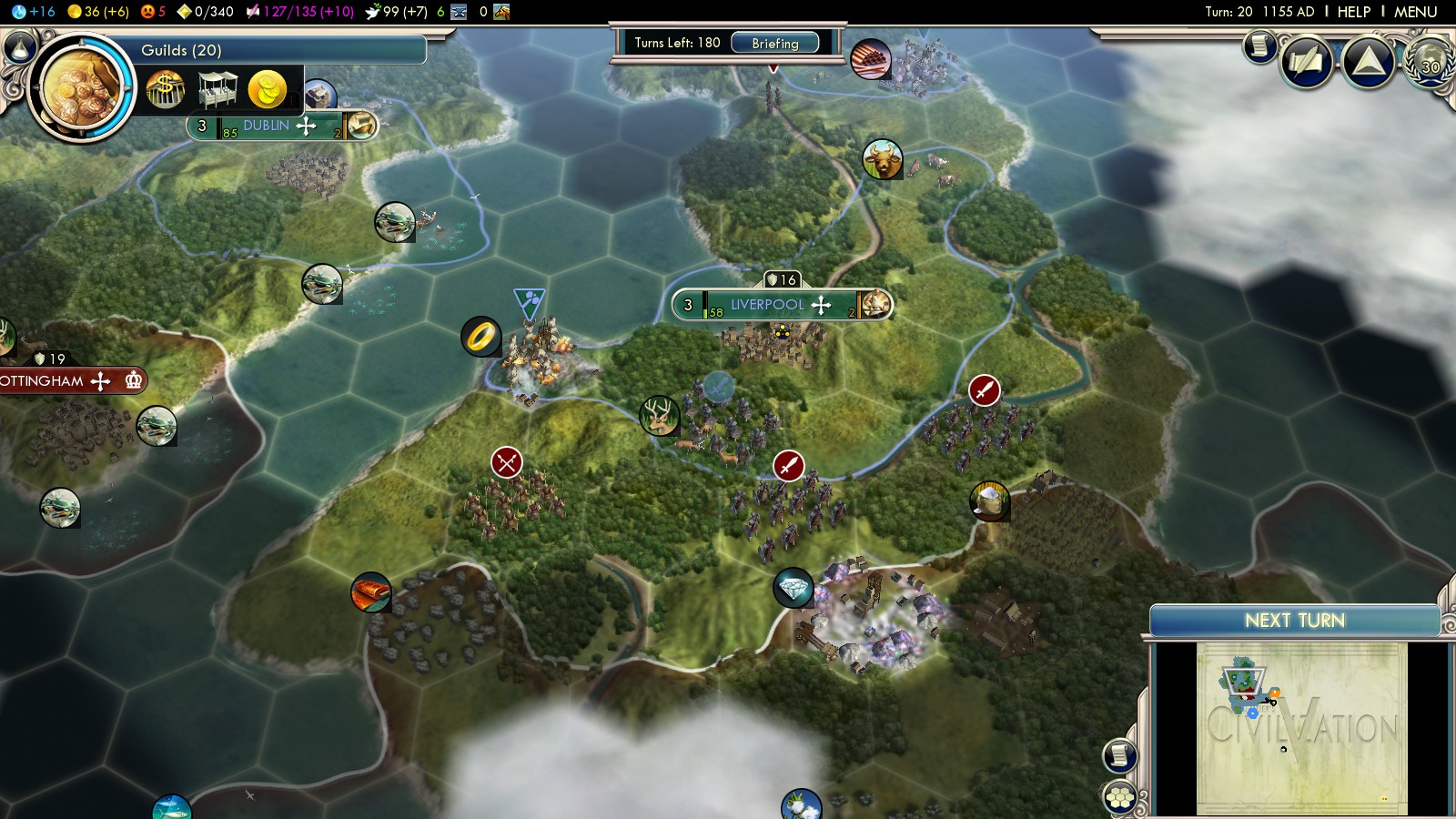Open the game MENU

pos(1415,12)
